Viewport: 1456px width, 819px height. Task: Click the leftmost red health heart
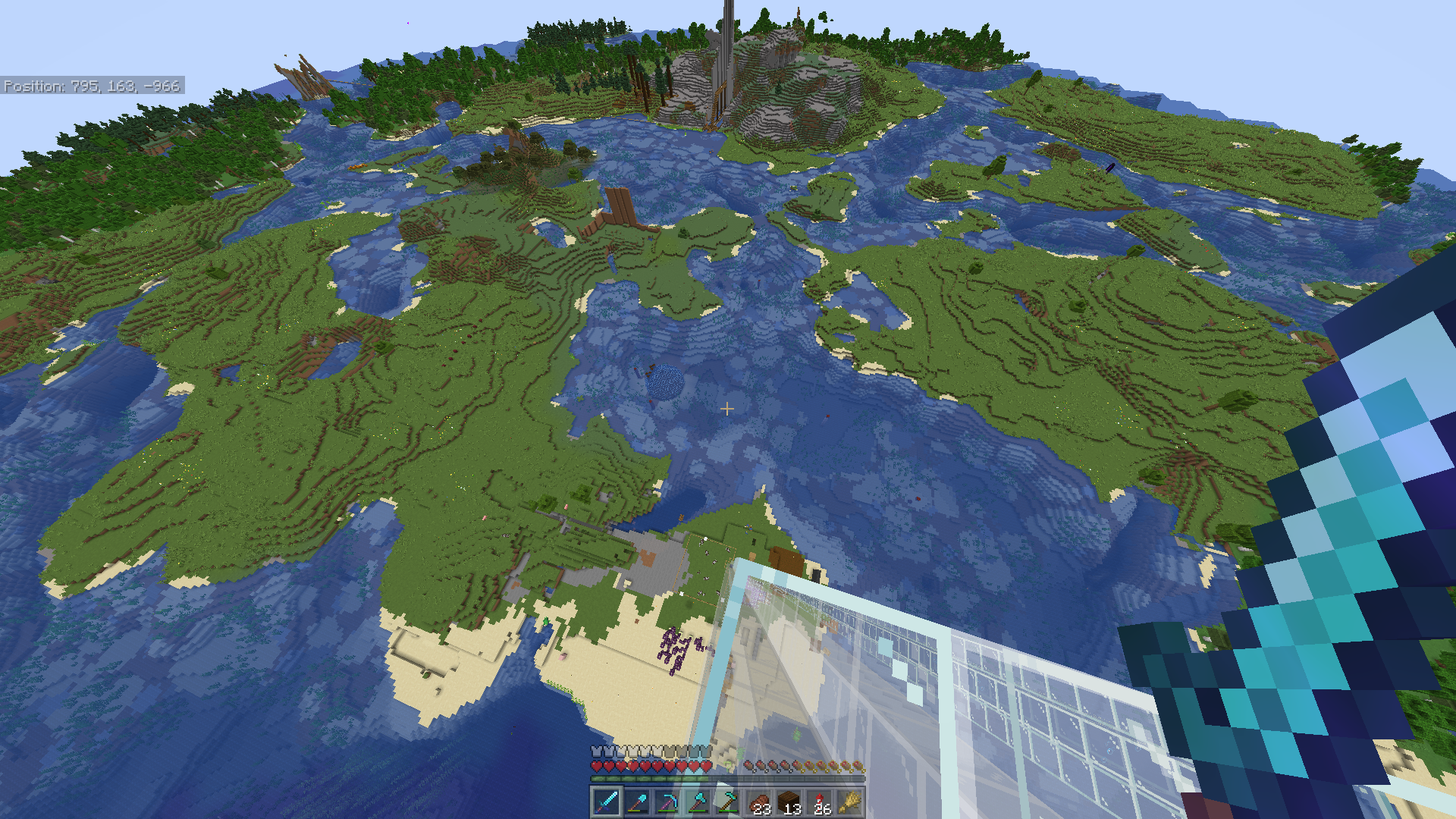pyautogui.click(x=596, y=766)
